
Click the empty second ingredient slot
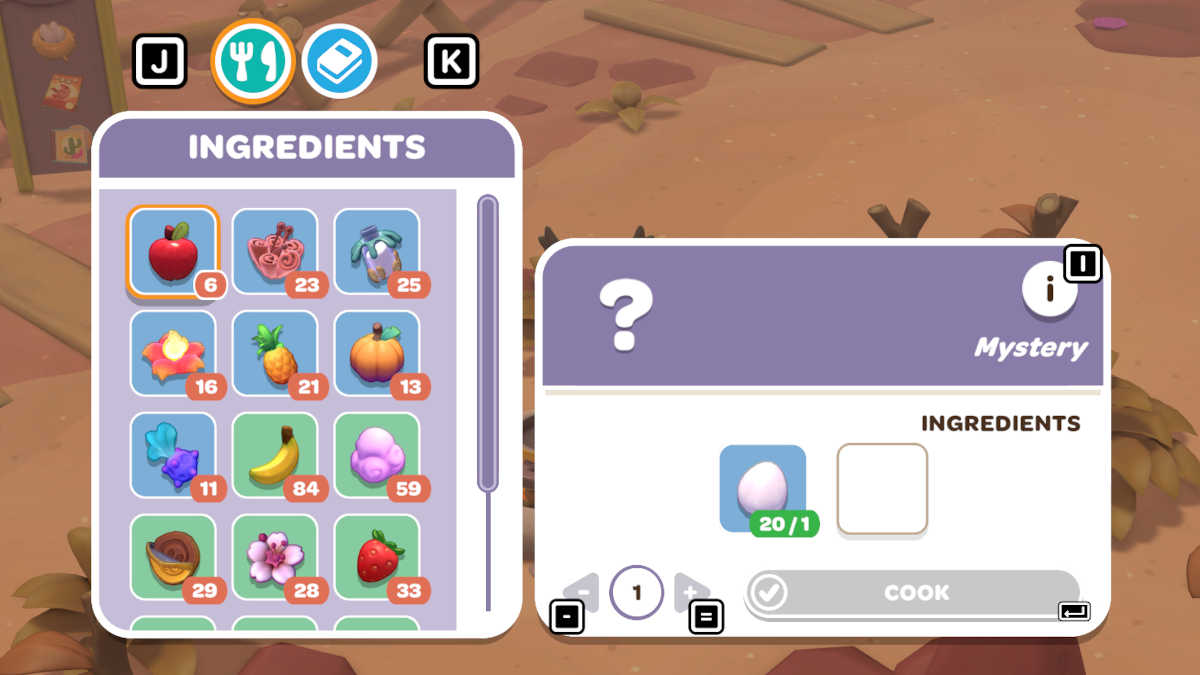[882, 489]
